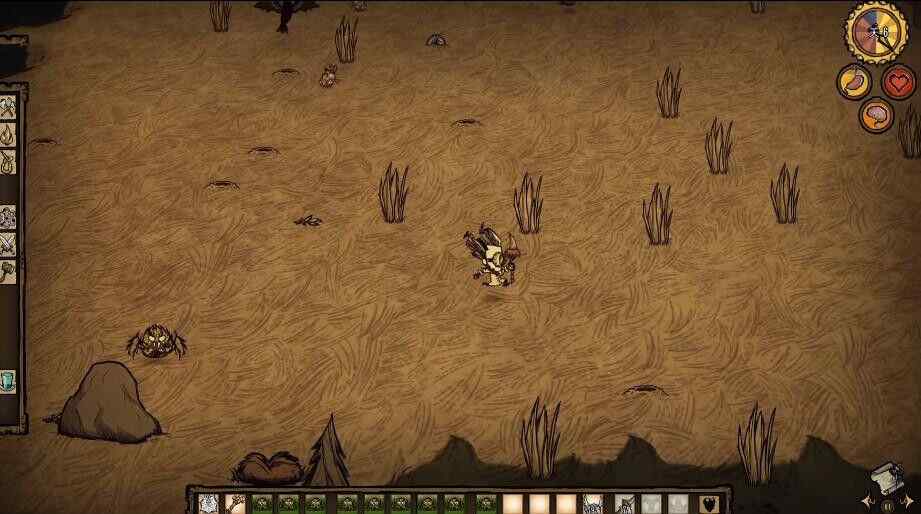The height and width of the screenshot is (514, 921).
Task: Click the brain sanity meter
Action: [876, 114]
